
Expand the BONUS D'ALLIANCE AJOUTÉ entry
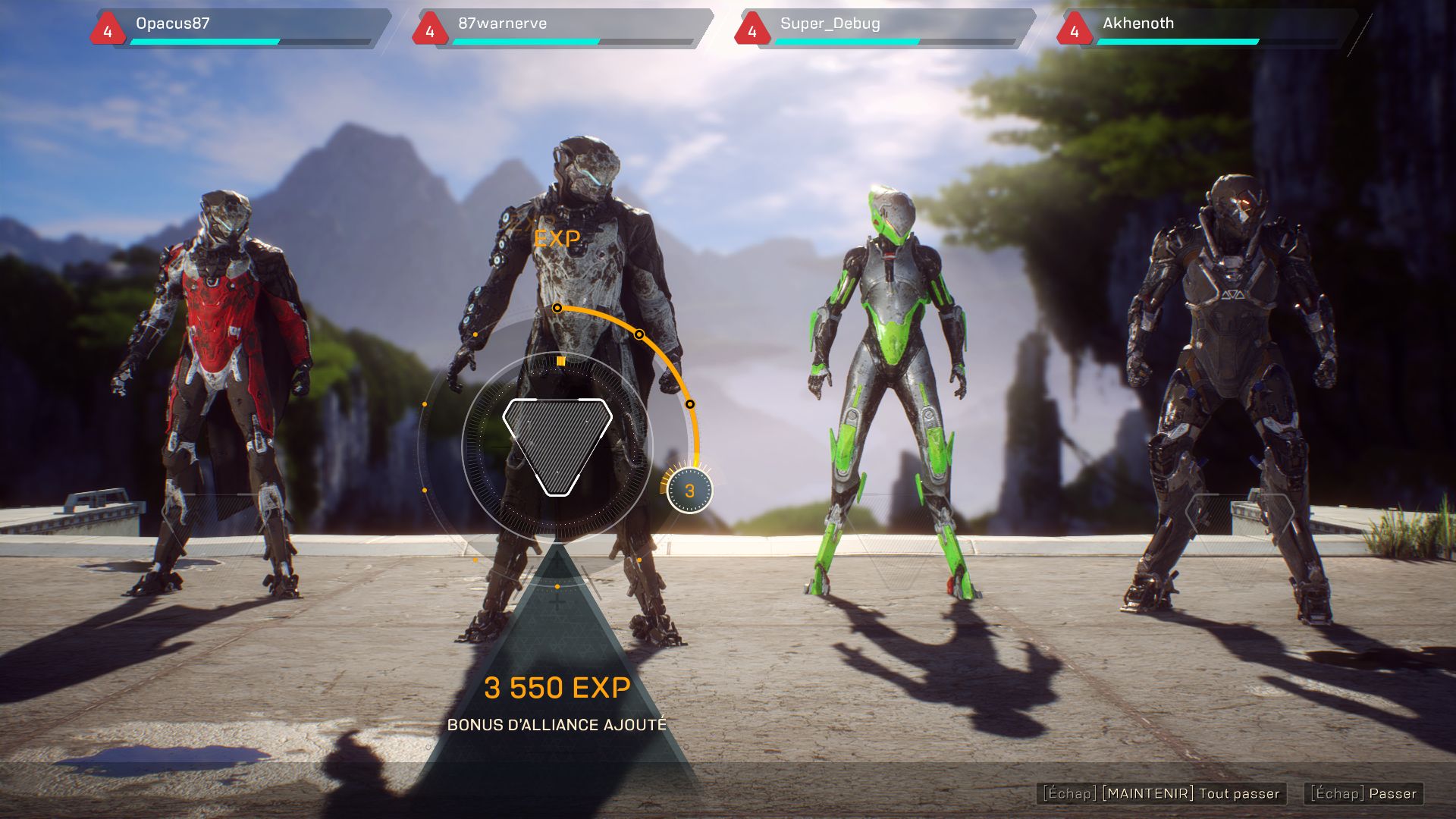pos(559,724)
